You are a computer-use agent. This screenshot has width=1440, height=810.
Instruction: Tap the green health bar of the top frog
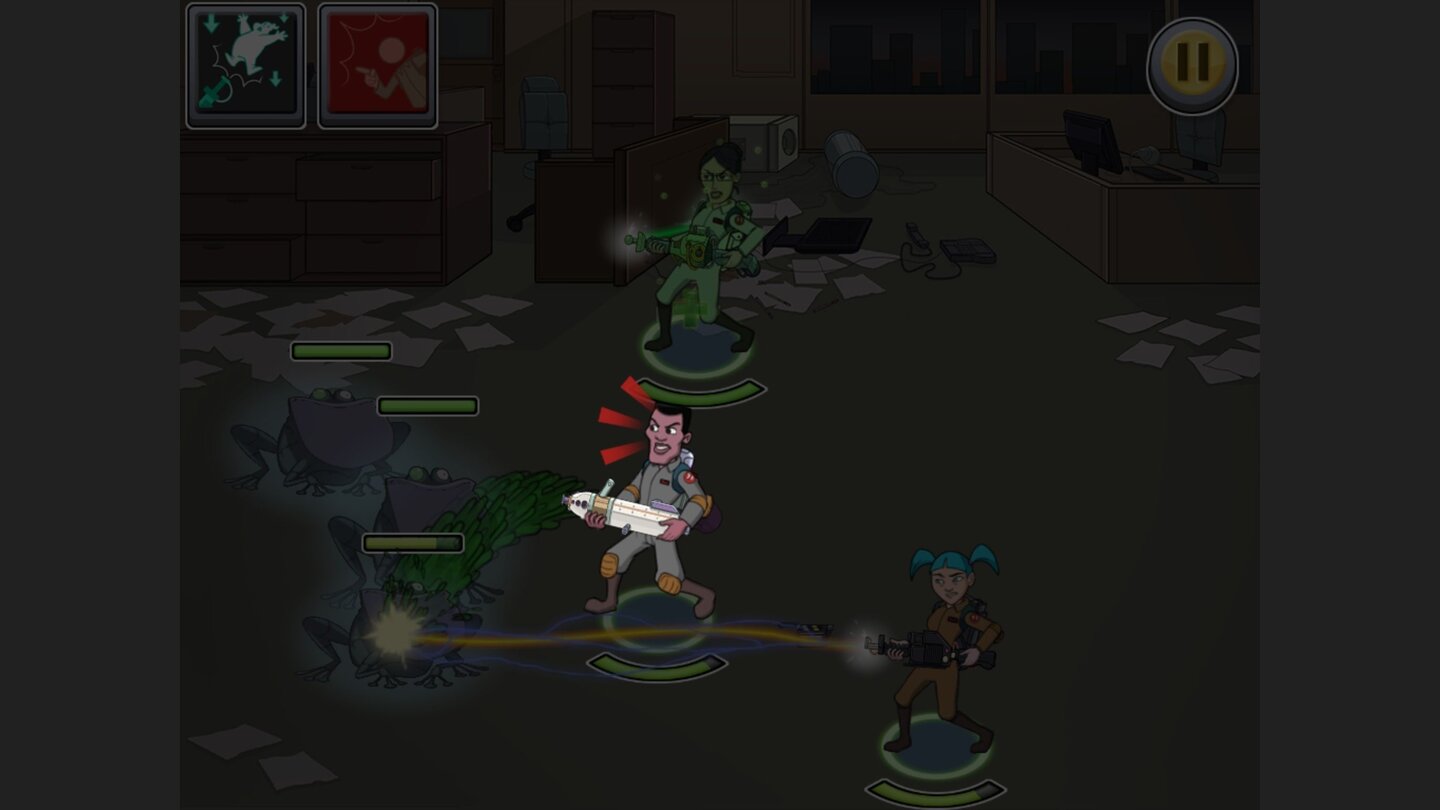[340, 352]
